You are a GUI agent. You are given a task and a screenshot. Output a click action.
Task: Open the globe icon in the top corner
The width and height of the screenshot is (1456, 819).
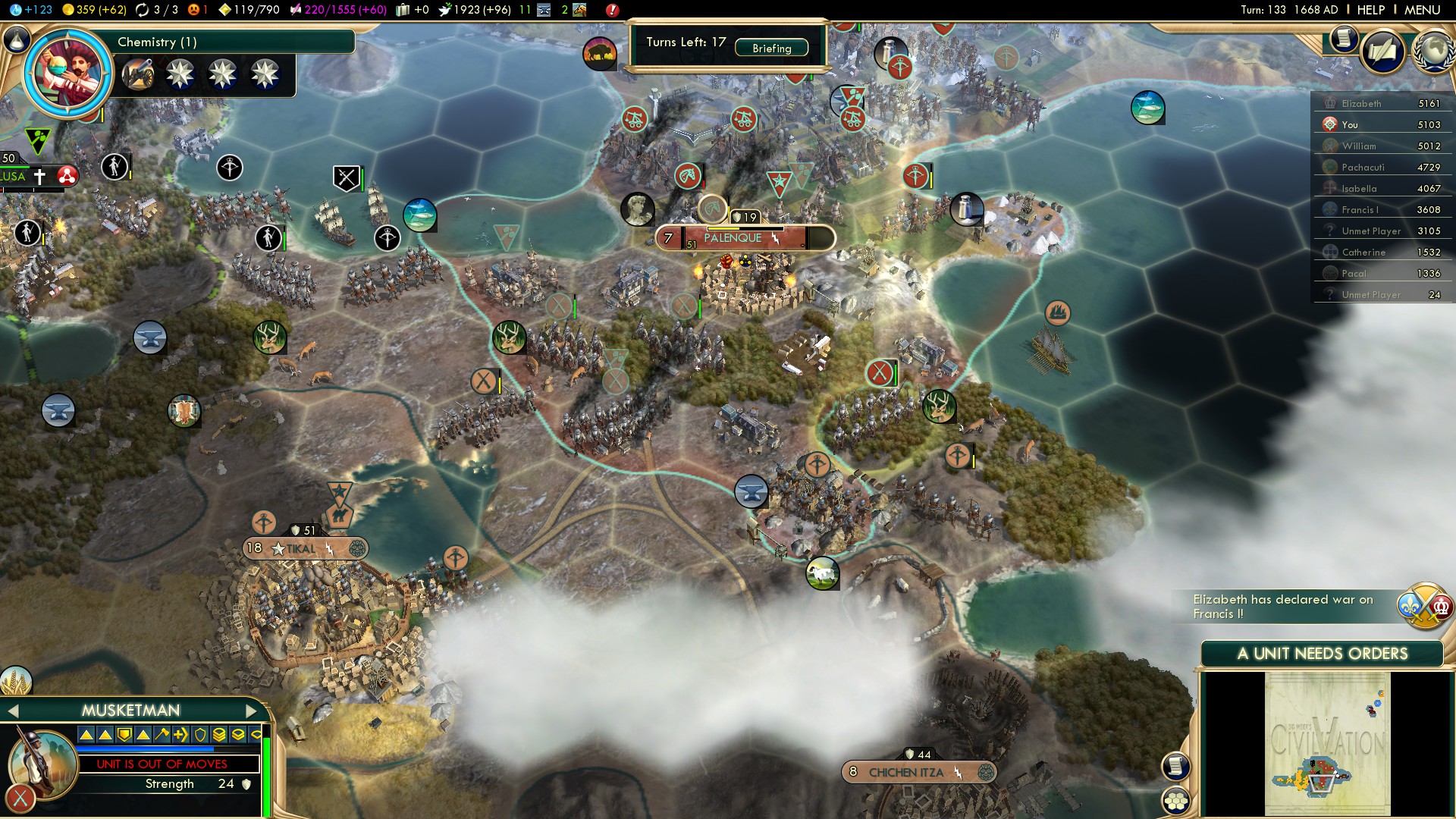[x=1433, y=52]
